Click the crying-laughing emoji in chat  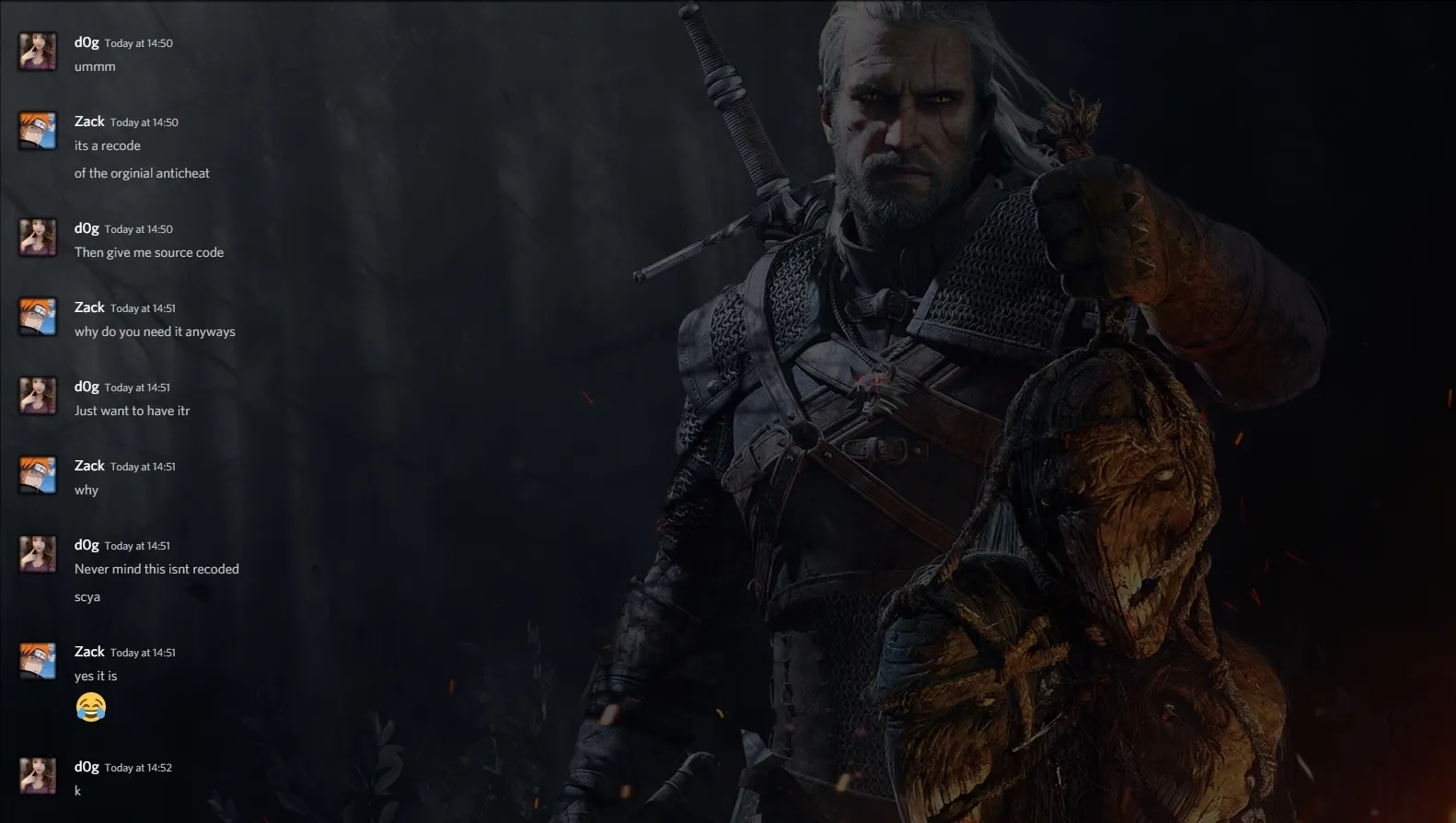tap(91, 707)
